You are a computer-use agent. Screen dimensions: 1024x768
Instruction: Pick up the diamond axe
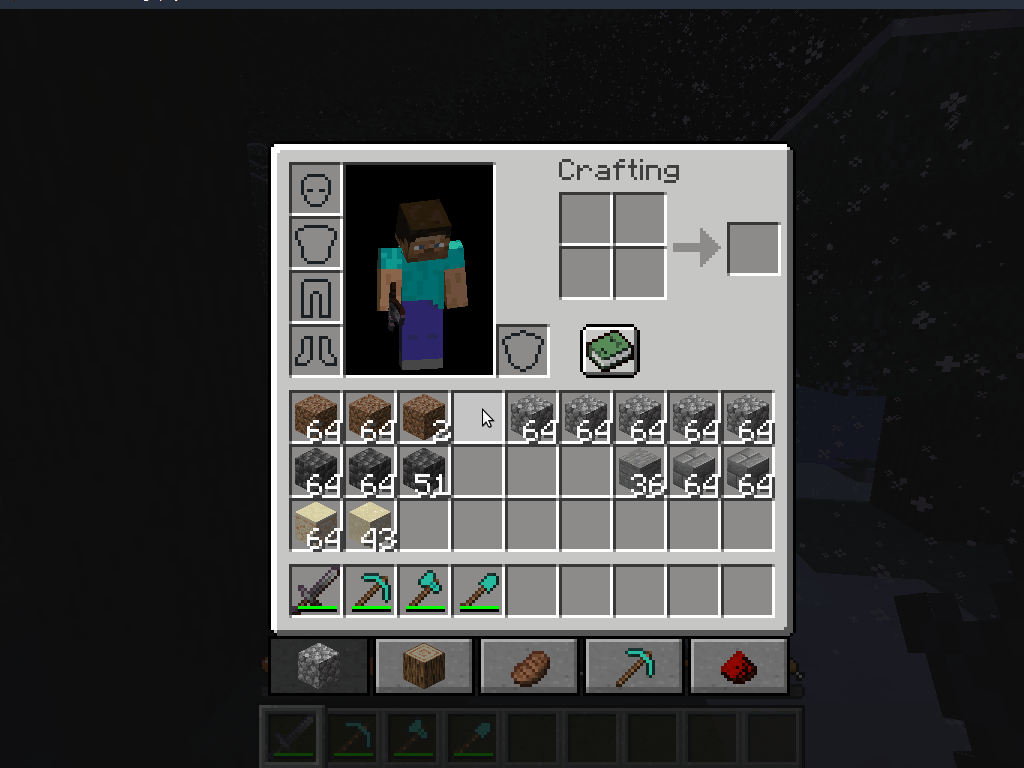423,590
